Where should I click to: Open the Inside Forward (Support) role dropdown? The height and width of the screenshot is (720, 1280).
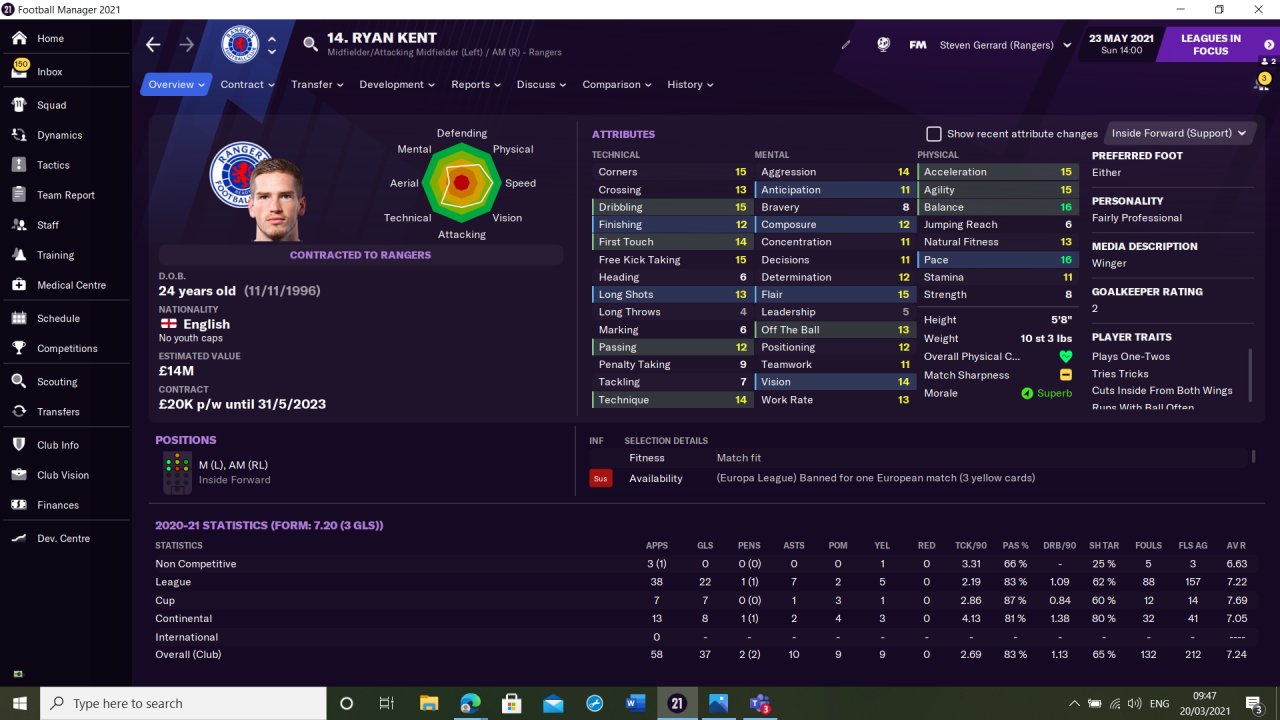pos(1179,133)
